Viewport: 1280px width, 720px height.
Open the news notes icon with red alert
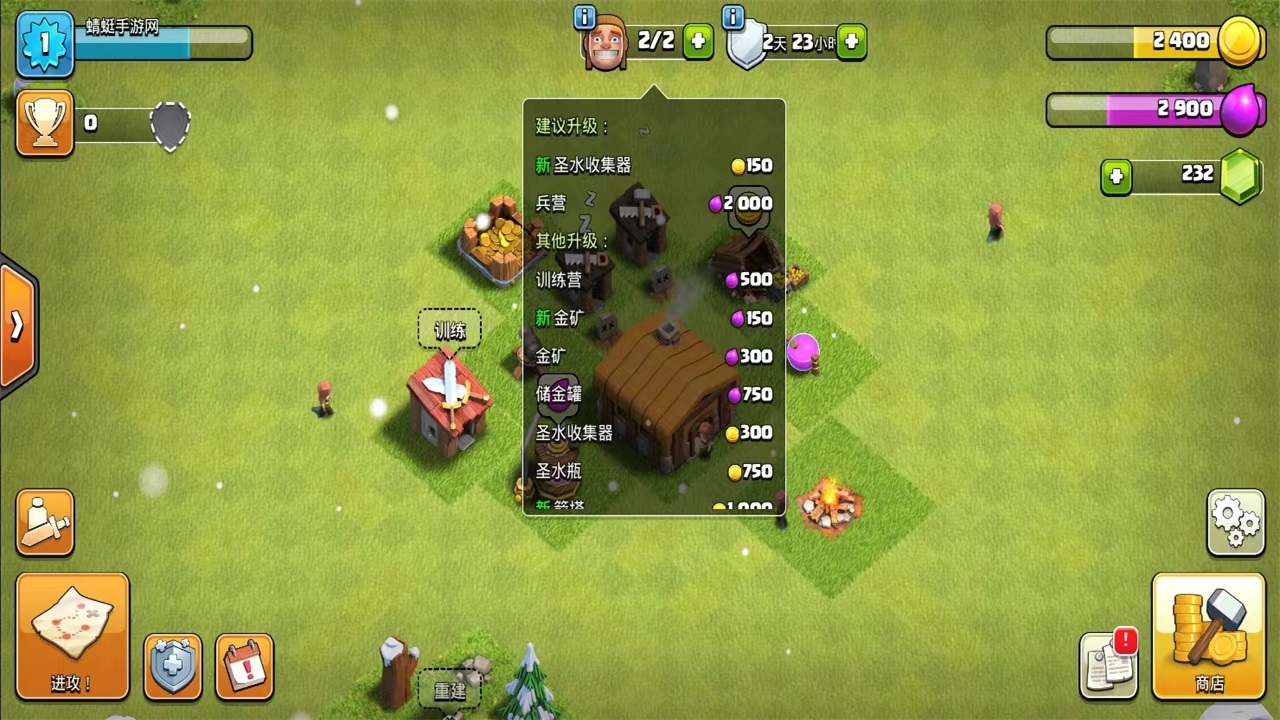click(1109, 663)
